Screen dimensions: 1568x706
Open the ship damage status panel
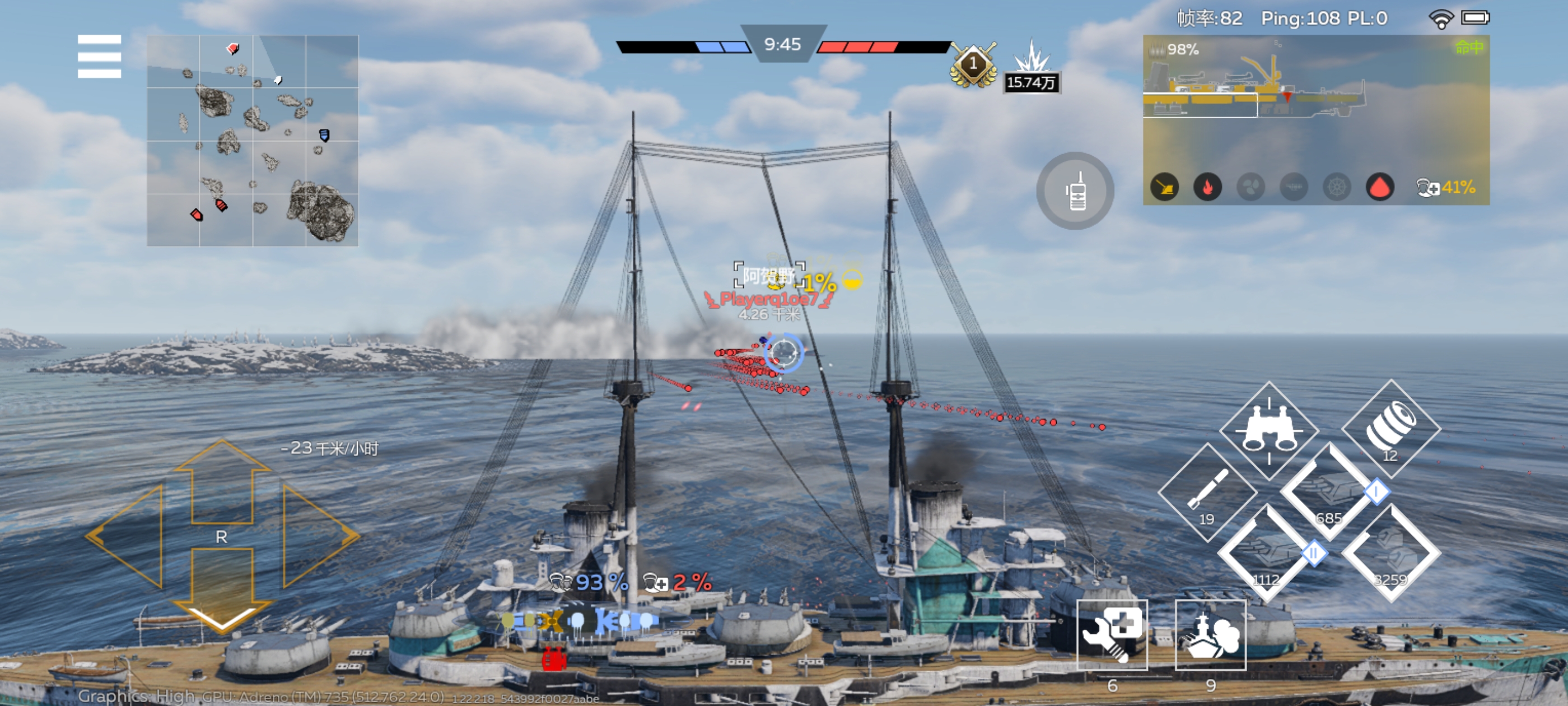click(1315, 97)
